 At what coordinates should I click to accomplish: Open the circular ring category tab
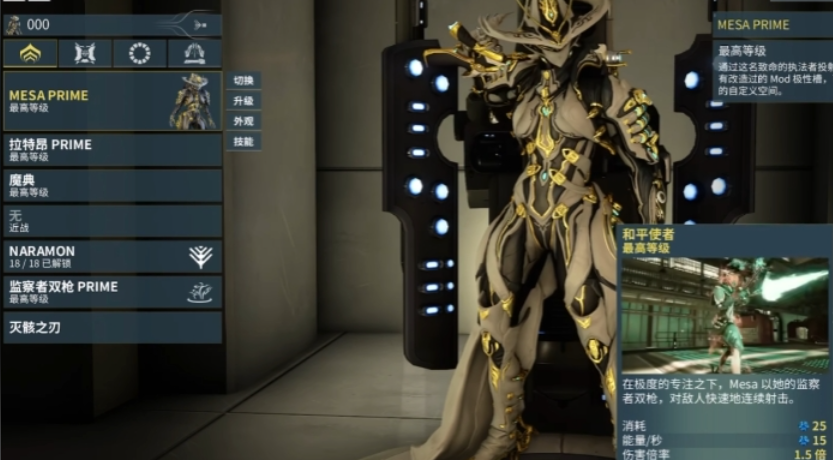tap(140, 53)
